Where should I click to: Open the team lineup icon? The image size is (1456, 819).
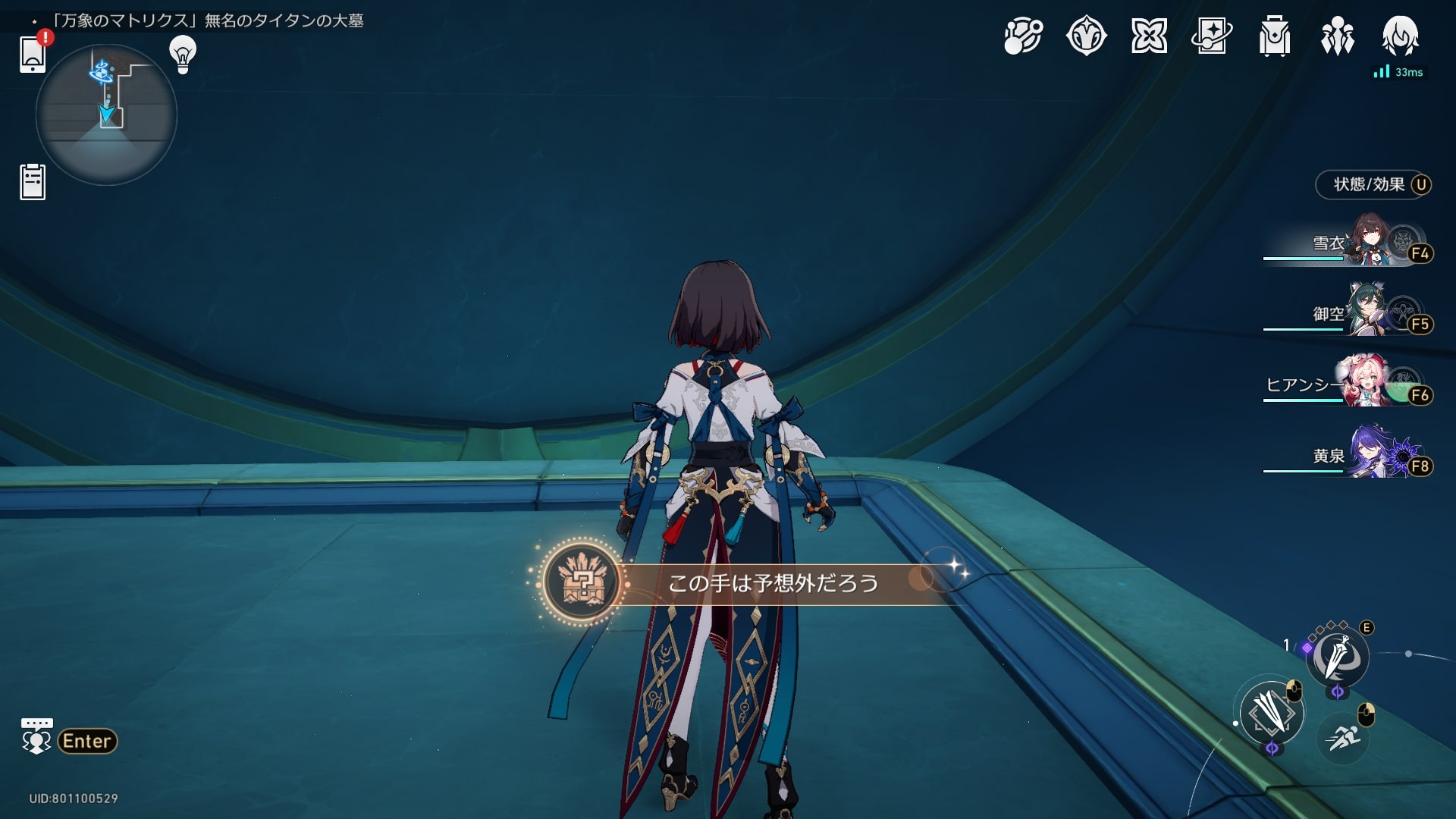point(1337,36)
